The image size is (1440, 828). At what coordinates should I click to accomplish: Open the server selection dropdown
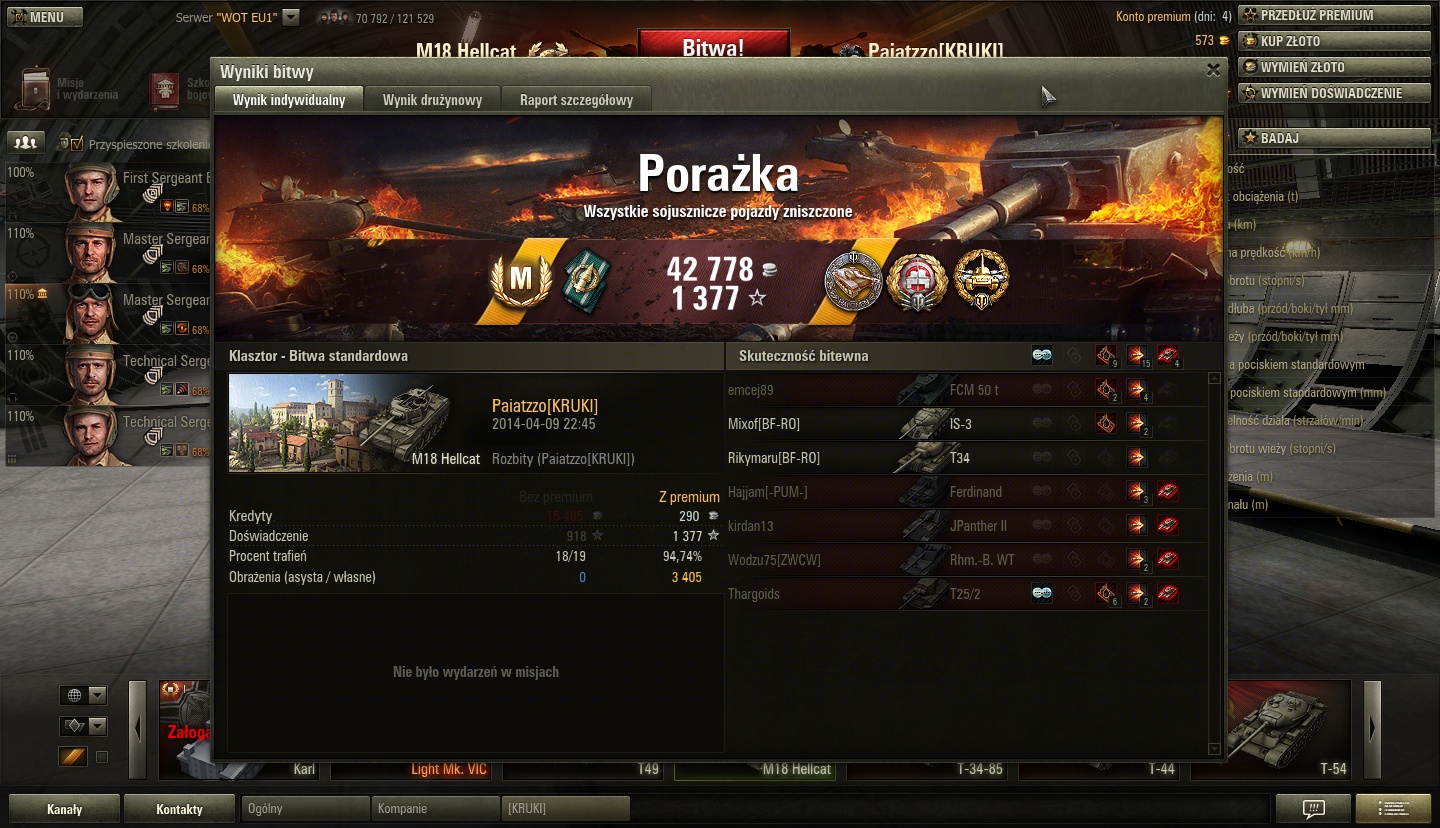click(290, 17)
